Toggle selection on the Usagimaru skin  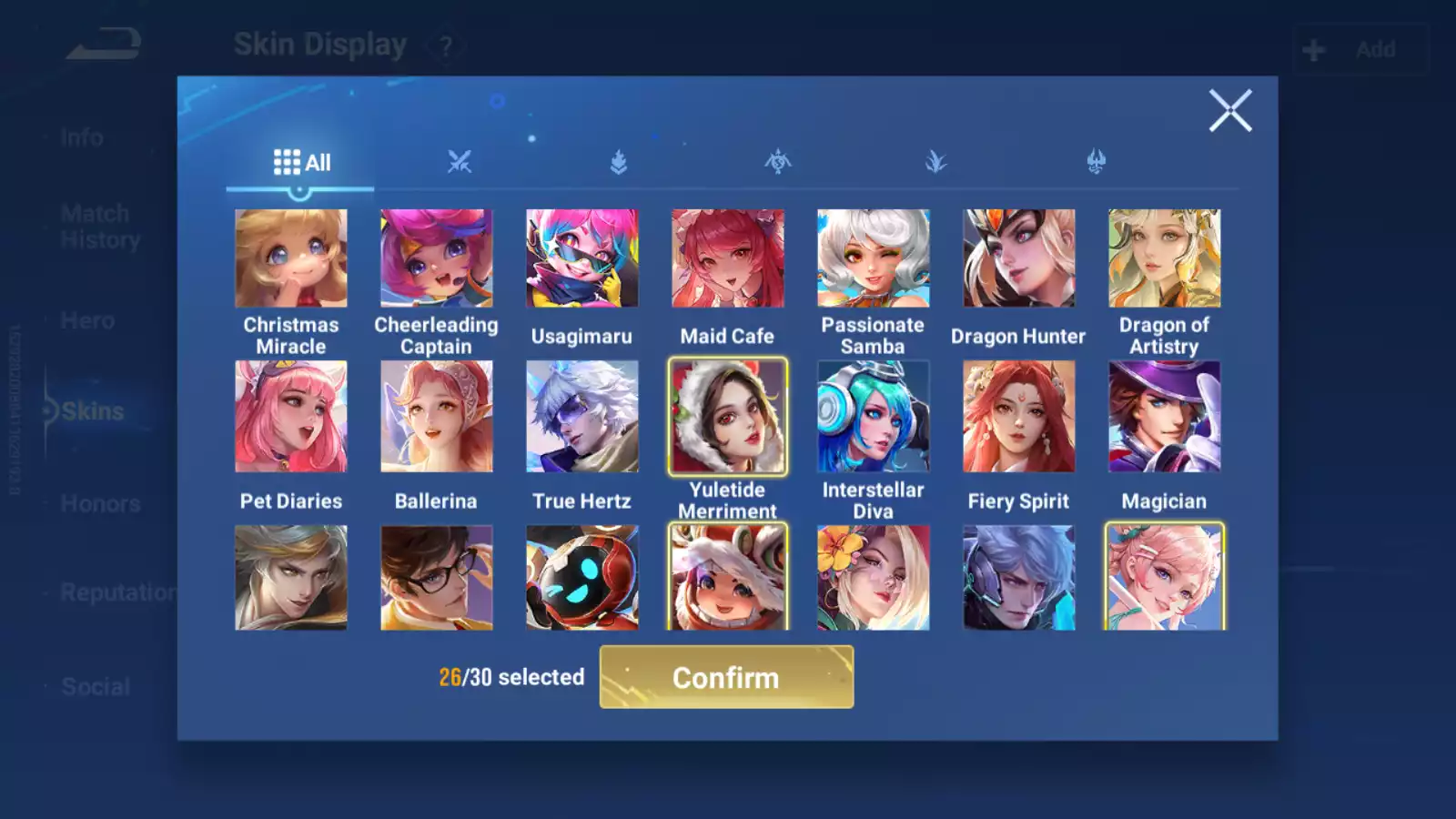click(581, 258)
